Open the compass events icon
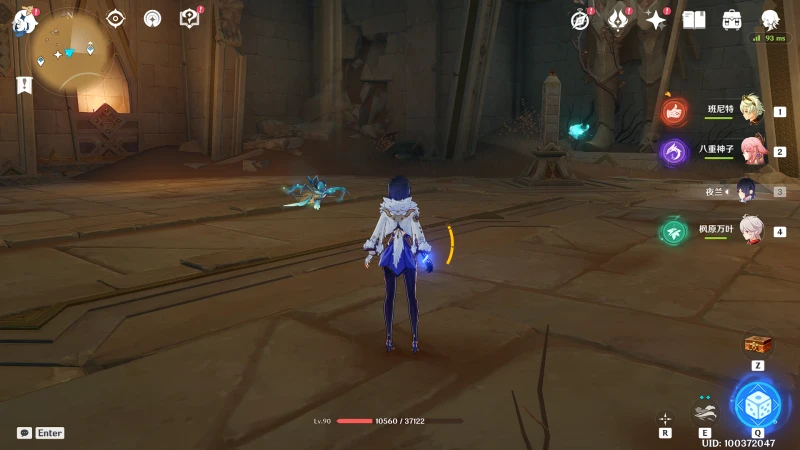This screenshot has width=800, height=450. pos(581,19)
